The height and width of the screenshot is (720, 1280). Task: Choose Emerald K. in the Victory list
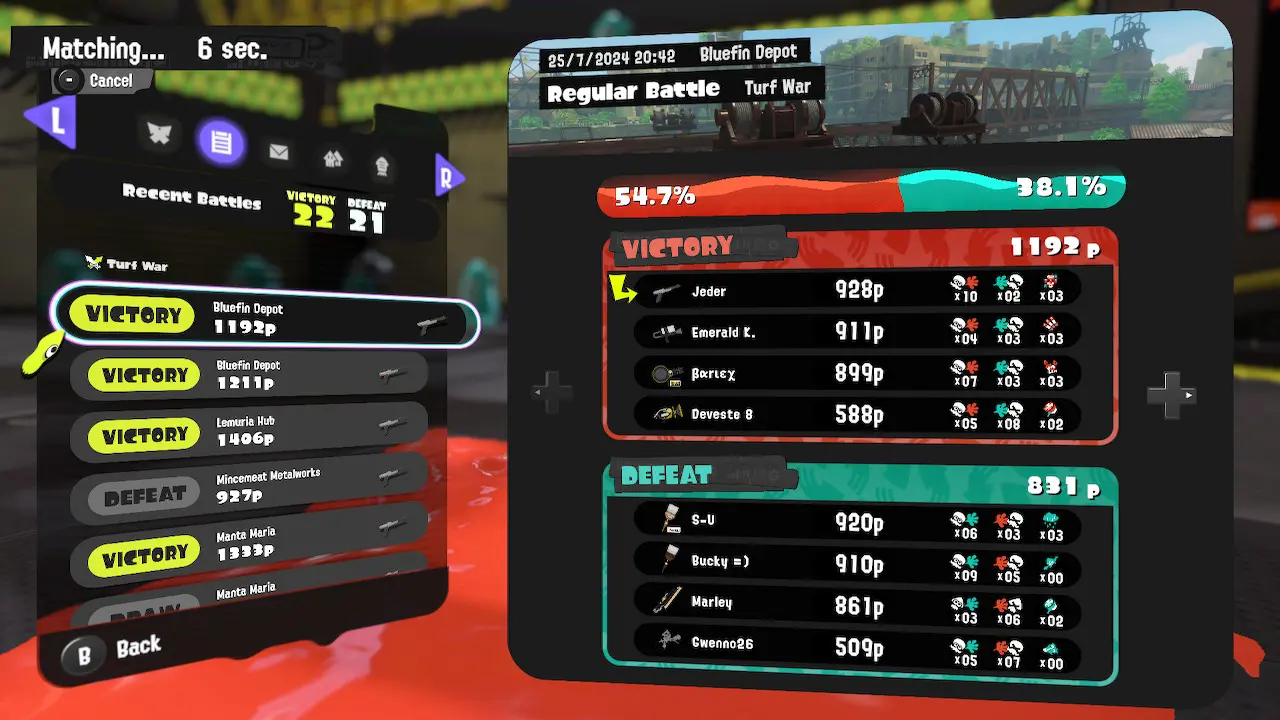[x=858, y=332]
